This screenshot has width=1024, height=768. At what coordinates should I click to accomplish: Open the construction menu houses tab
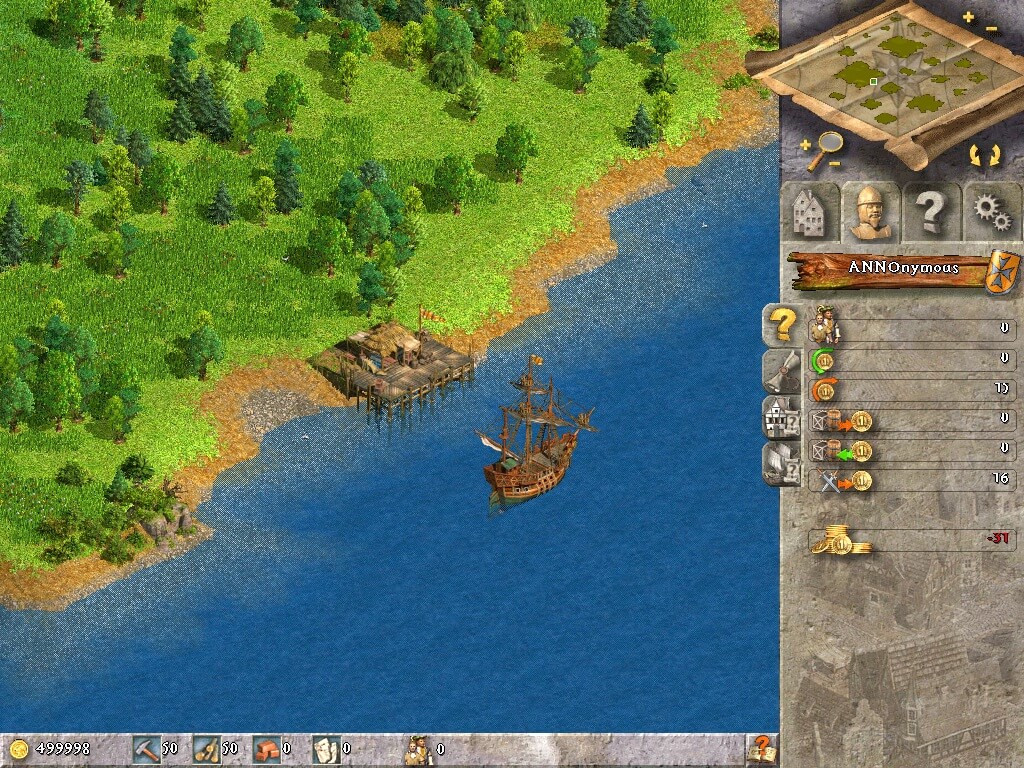pyautogui.click(x=808, y=211)
